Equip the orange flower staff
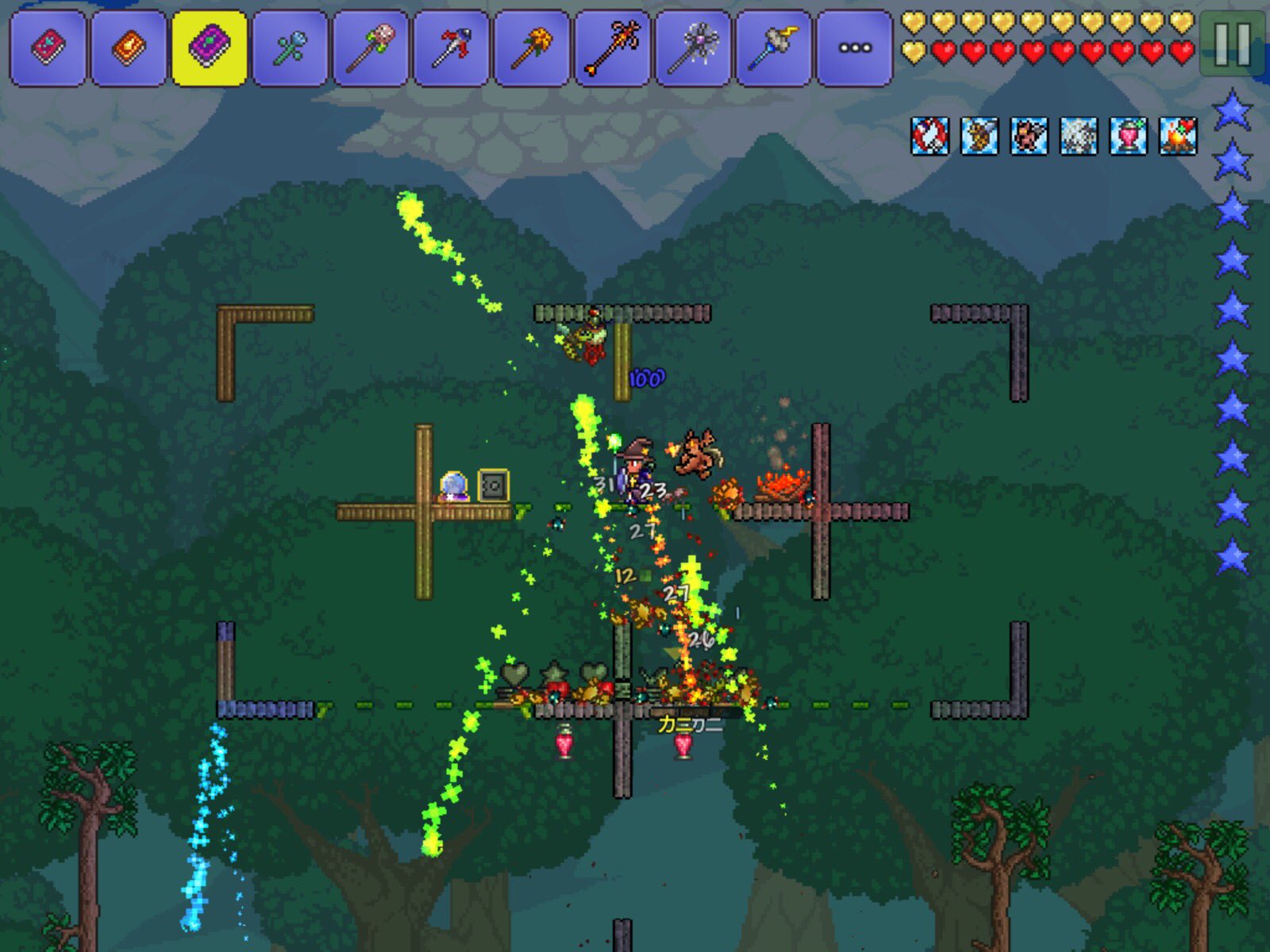 click(x=532, y=48)
